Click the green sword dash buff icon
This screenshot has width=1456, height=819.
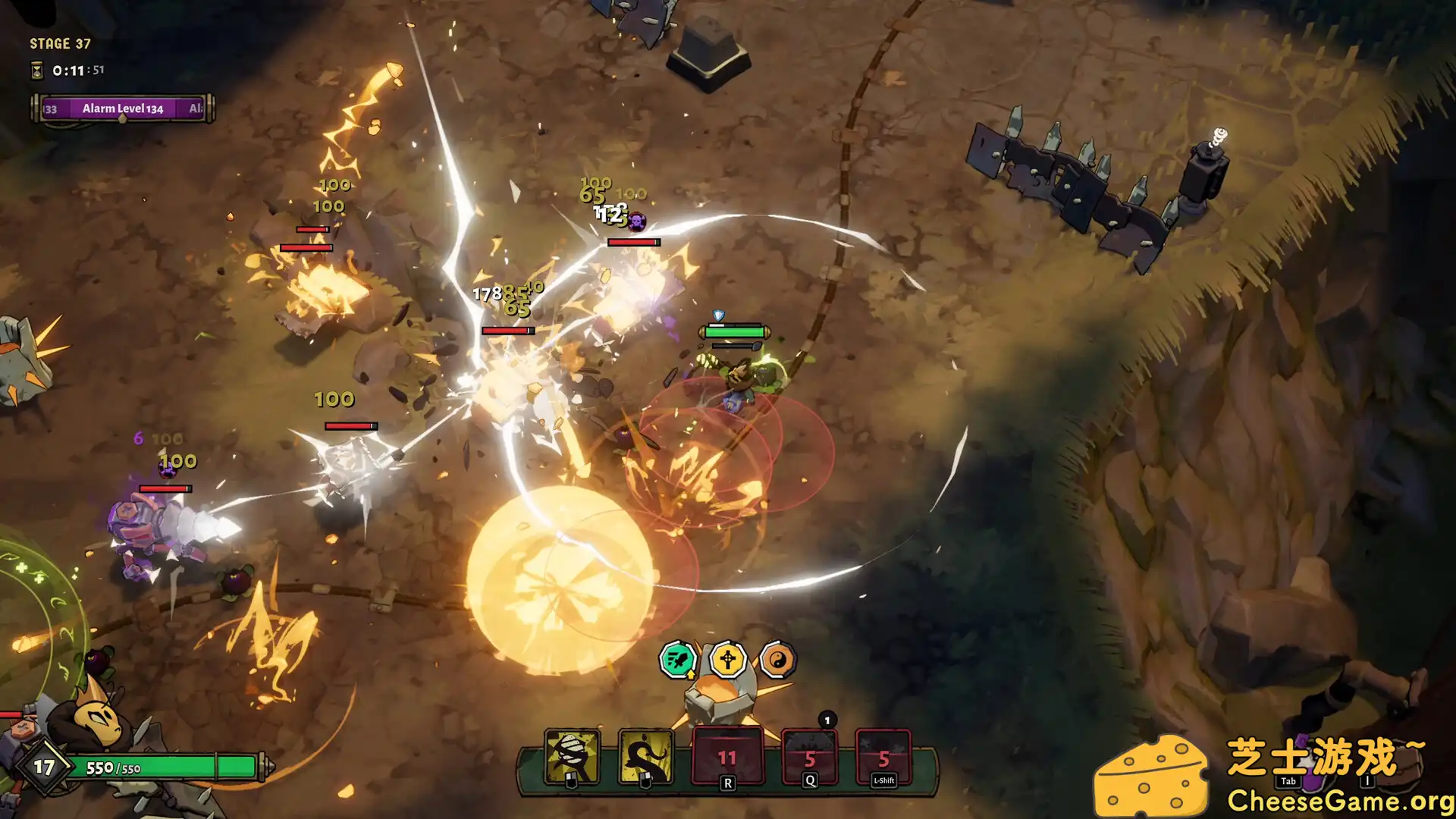(x=678, y=660)
